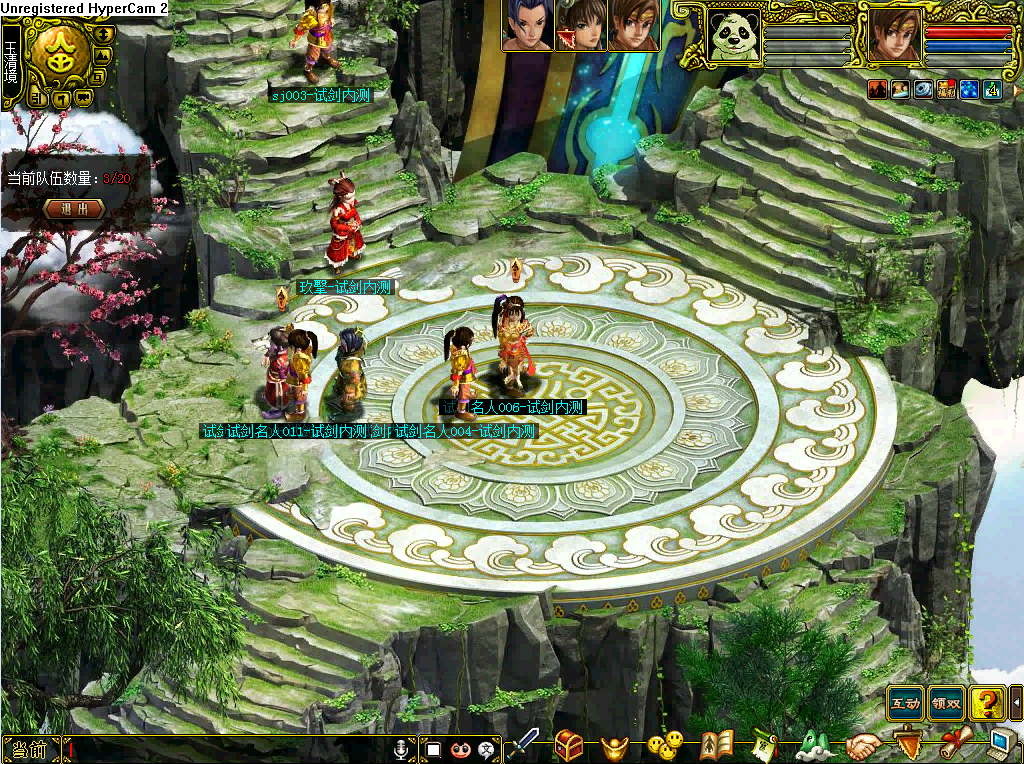Open the green scroll quest icon

coord(765,745)
